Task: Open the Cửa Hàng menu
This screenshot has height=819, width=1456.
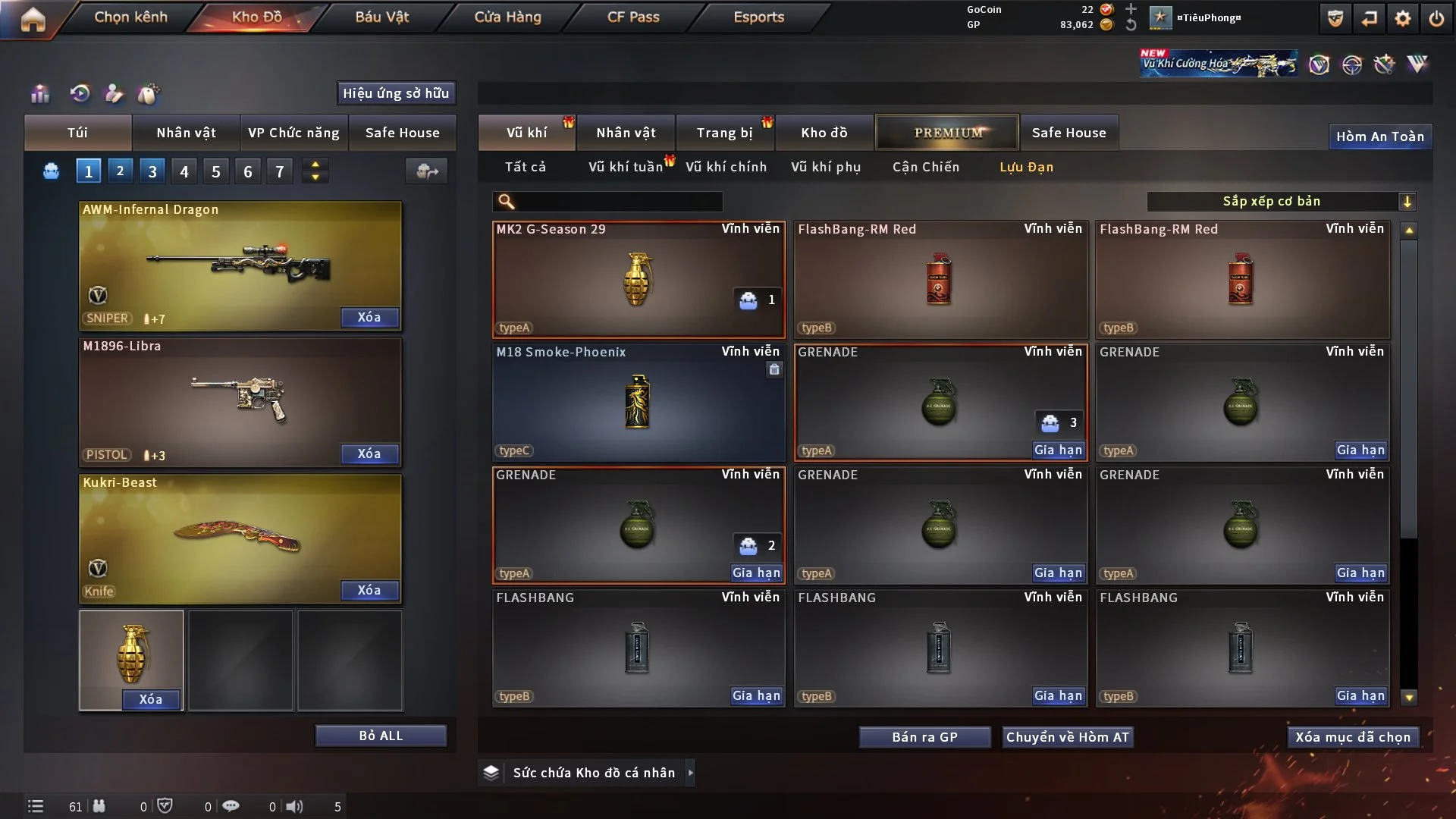Action: (x=507, y=17)
